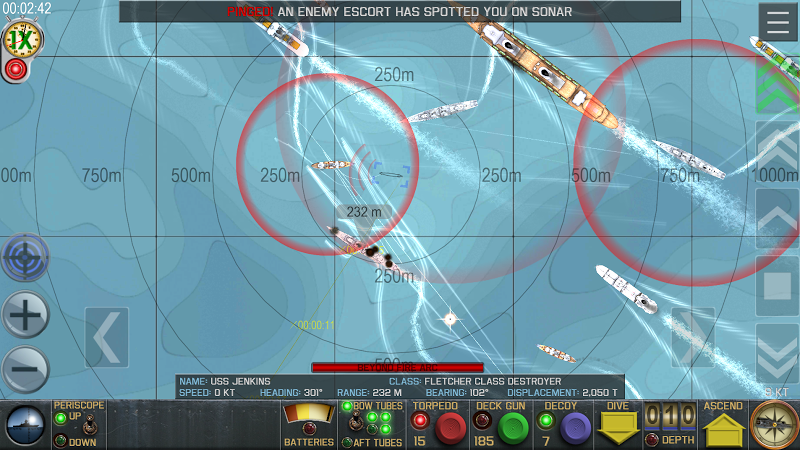Open the ship view at bottom left
The height and width of the screenshot is (450, 800).
(x=24, y=426)
